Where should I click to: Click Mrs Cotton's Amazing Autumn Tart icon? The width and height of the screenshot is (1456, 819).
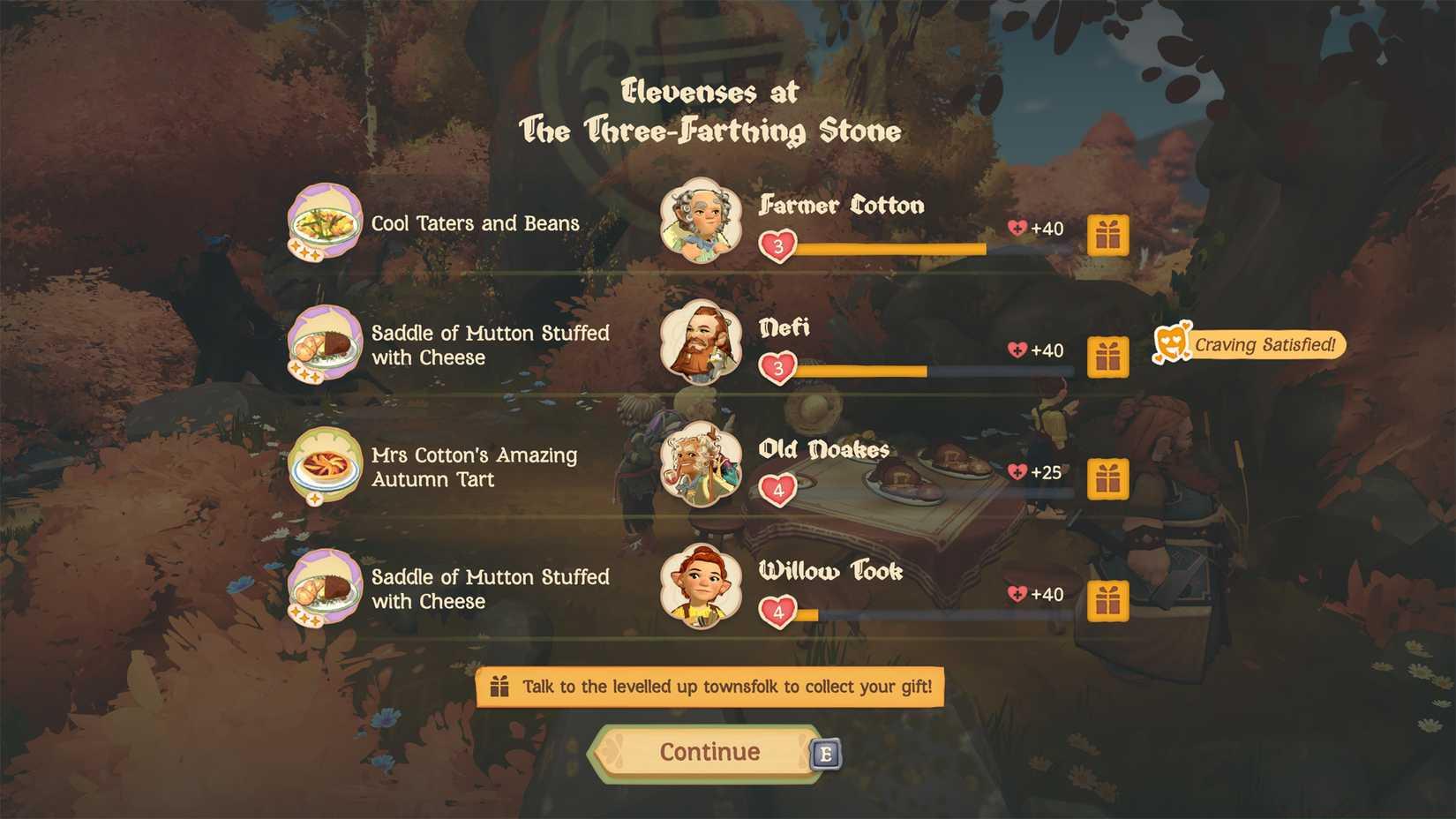point(324,465)
